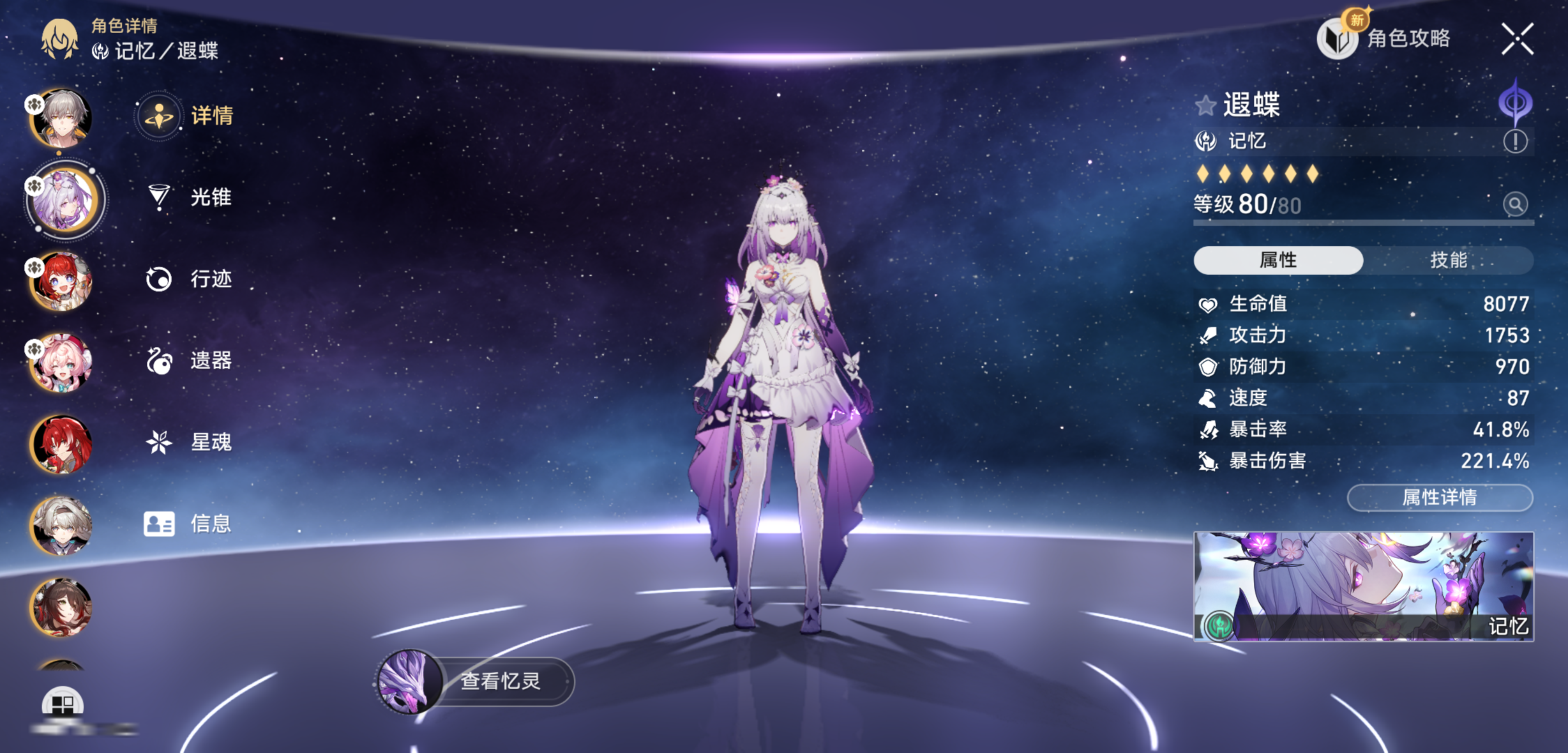Close the character details screen
The width and height of the screenshot is (1568, 753).
pyautogui.click(x=1517, y=39)
